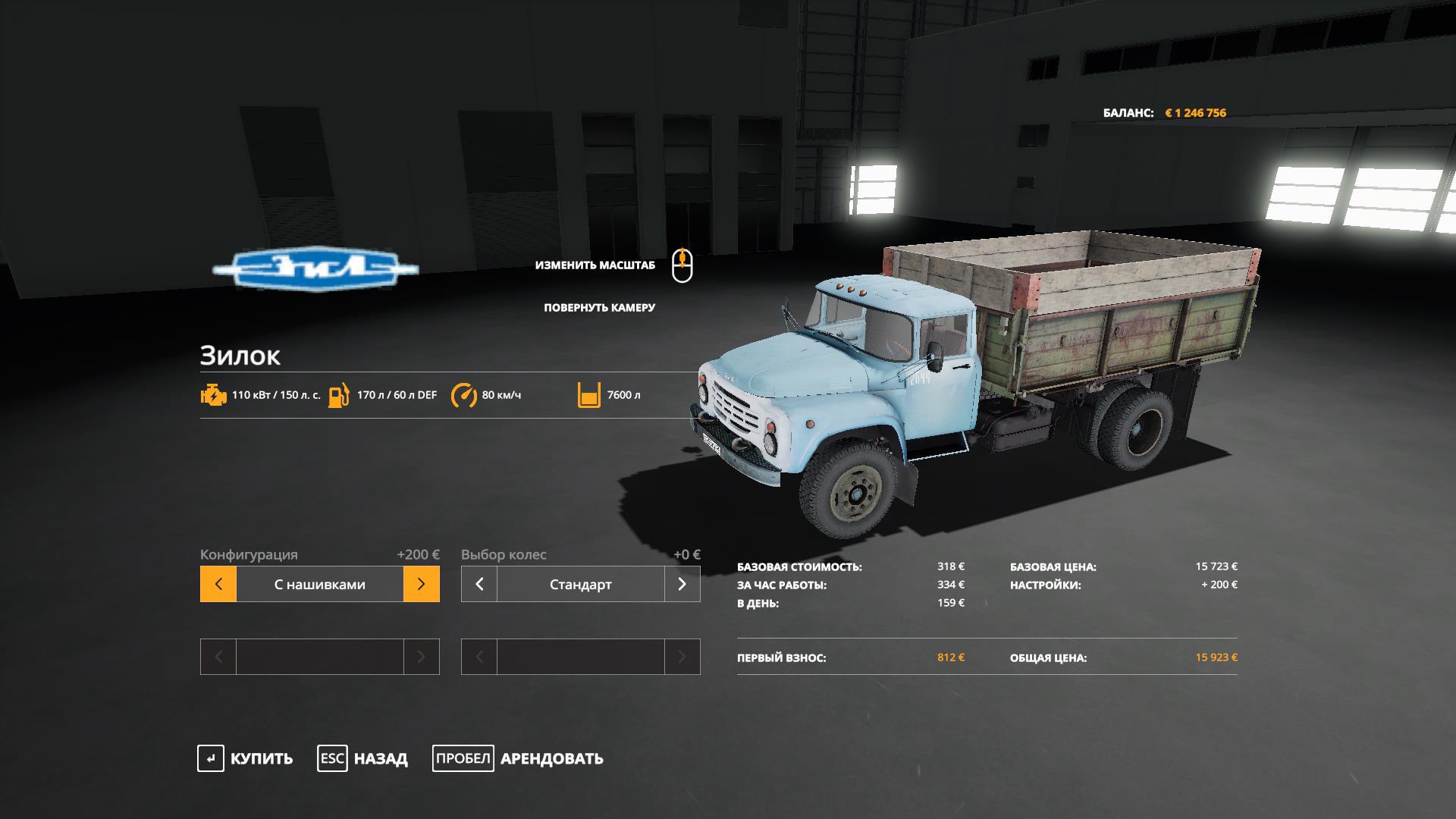Viewport: 1456px width, 819px height.
Task: Go back with the Назад button
Action: (362, 758)
